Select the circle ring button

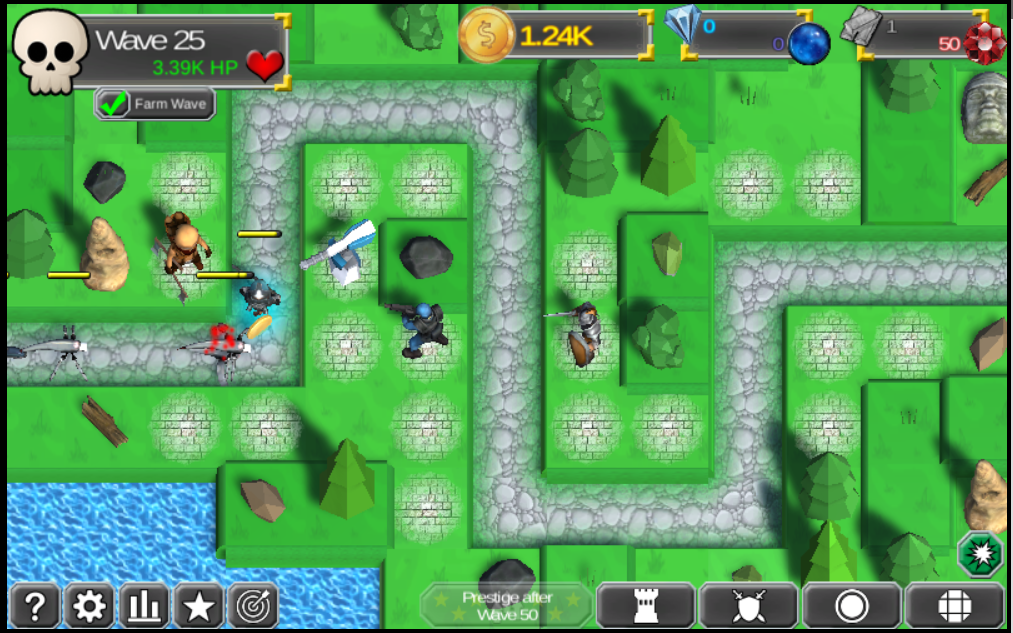pyautogui.click(x=852, y=606)
